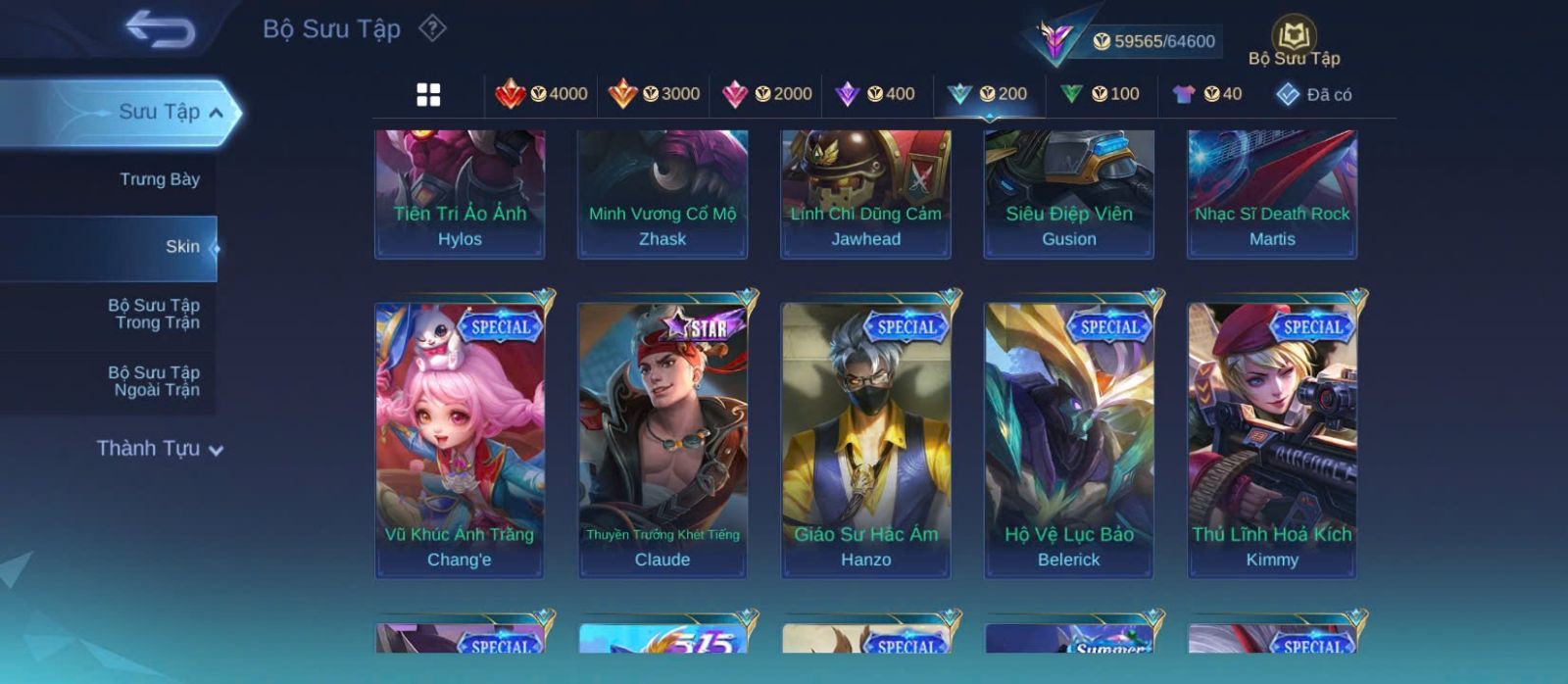Collapse the Sưu Tập menu section
Screen dimensions: 1568x684
[215, 113]
